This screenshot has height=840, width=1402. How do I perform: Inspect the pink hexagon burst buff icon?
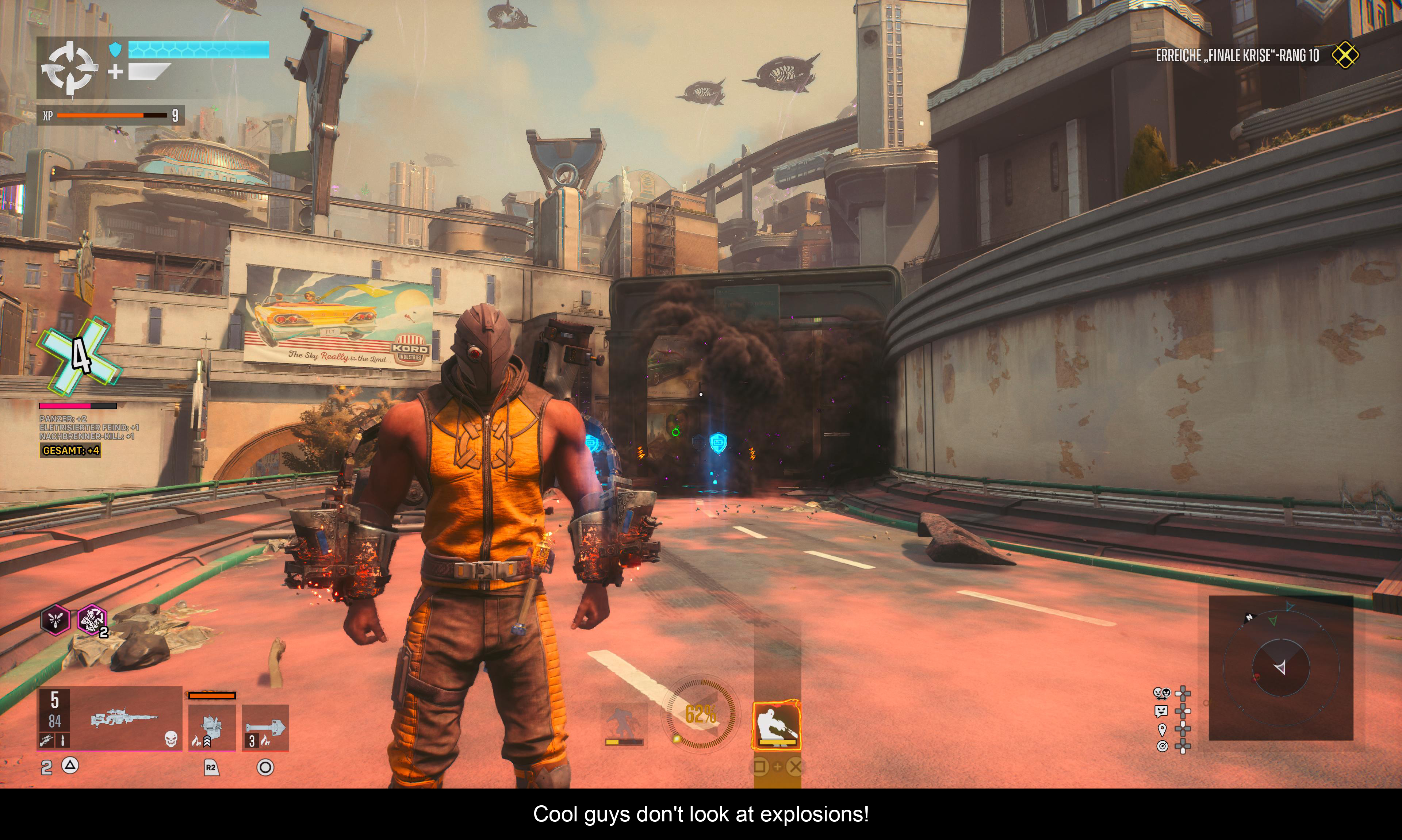55,619
